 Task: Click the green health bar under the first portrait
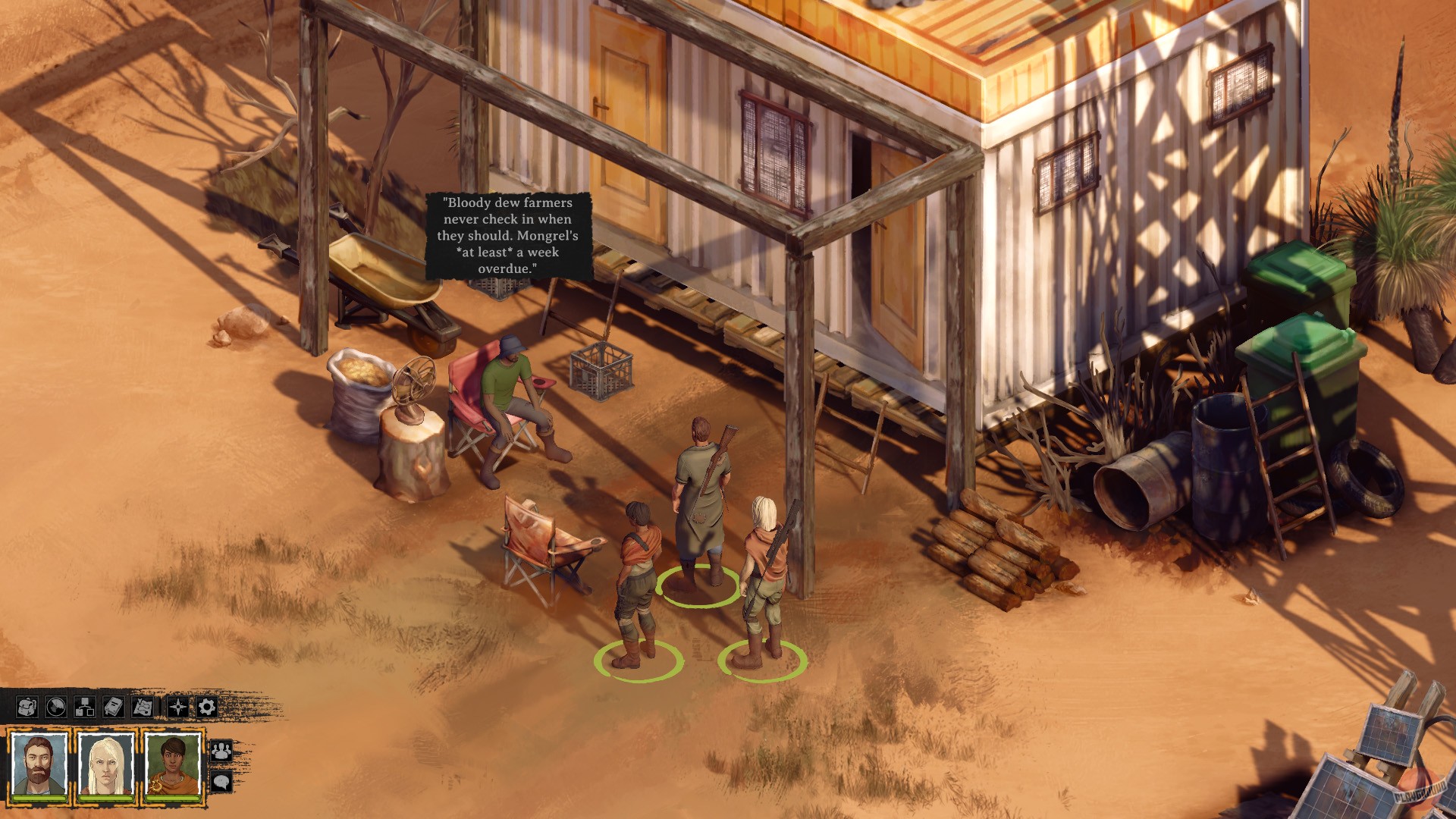point(38,799)
